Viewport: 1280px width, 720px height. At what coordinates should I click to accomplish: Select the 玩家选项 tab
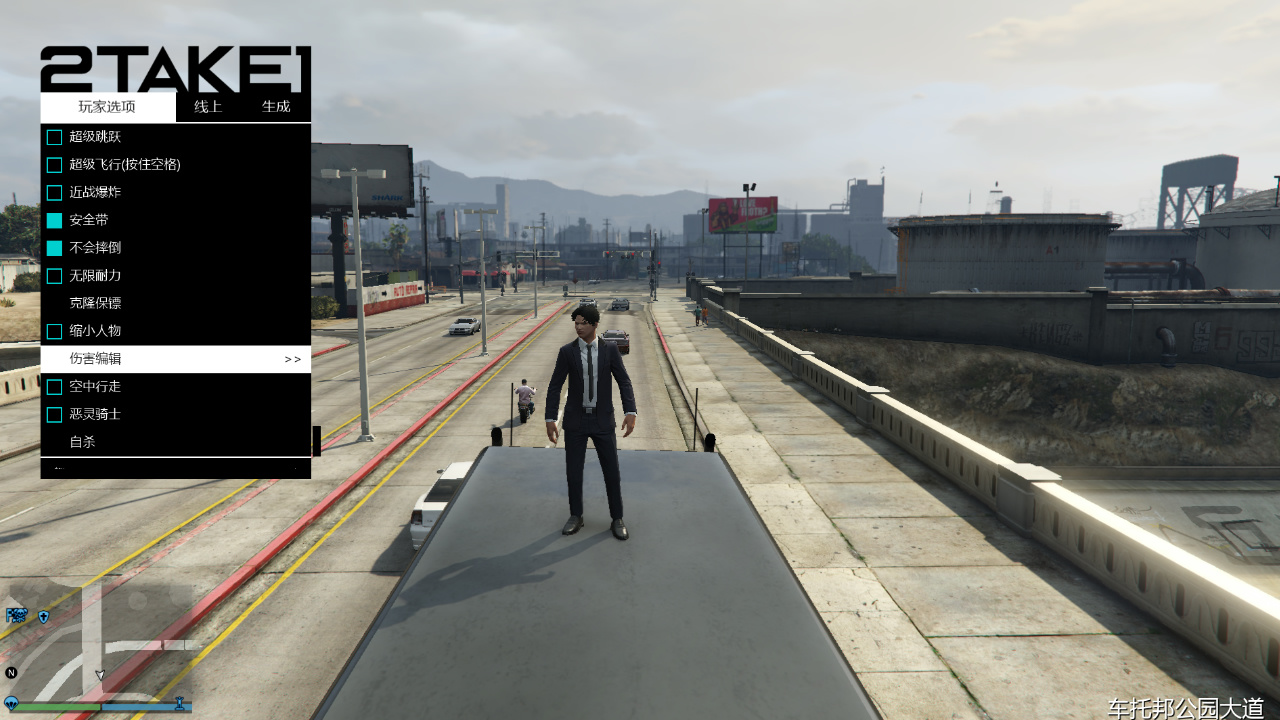[x=107, y=107]
